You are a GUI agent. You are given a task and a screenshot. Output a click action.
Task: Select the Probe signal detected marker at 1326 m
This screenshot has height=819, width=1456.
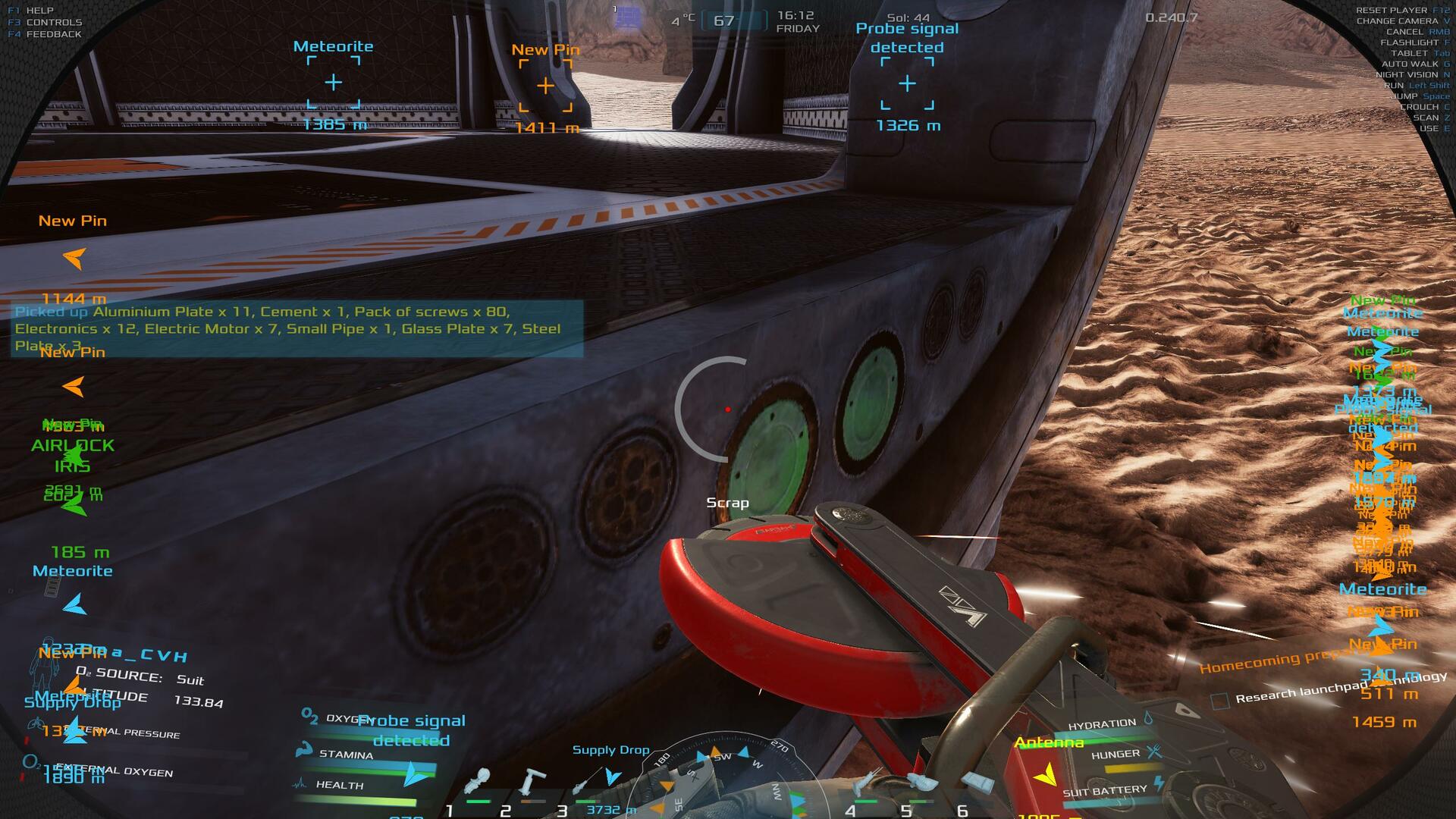pos(907,83)
